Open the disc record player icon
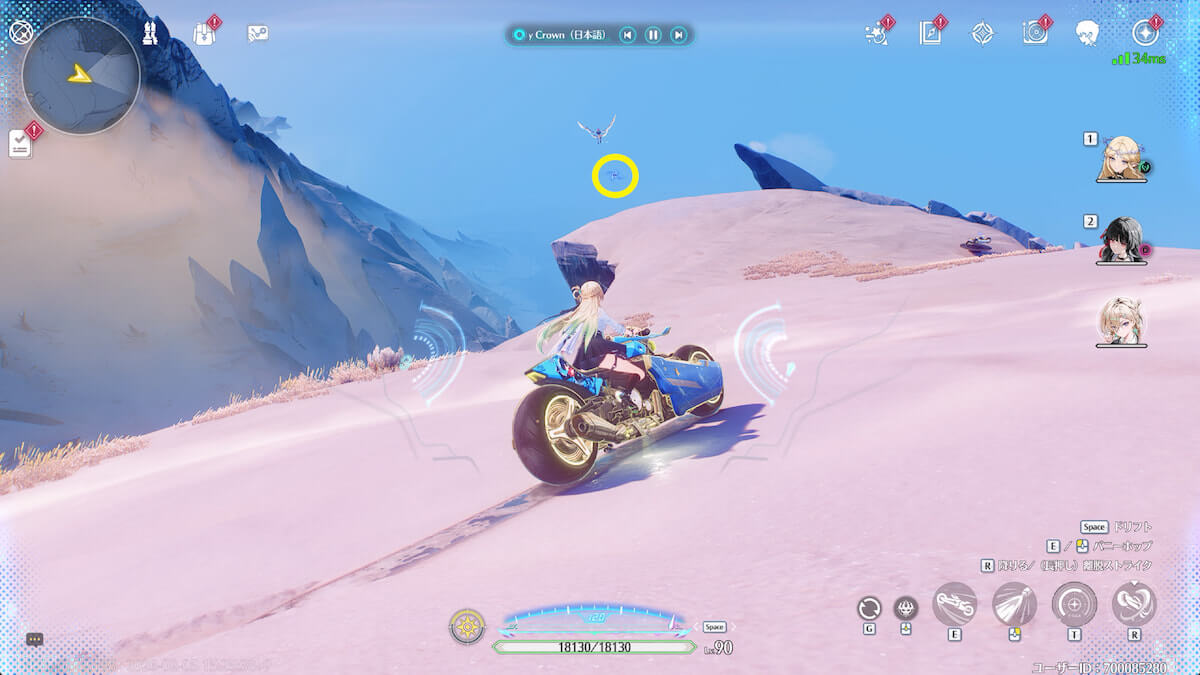 coord(1035,33)
